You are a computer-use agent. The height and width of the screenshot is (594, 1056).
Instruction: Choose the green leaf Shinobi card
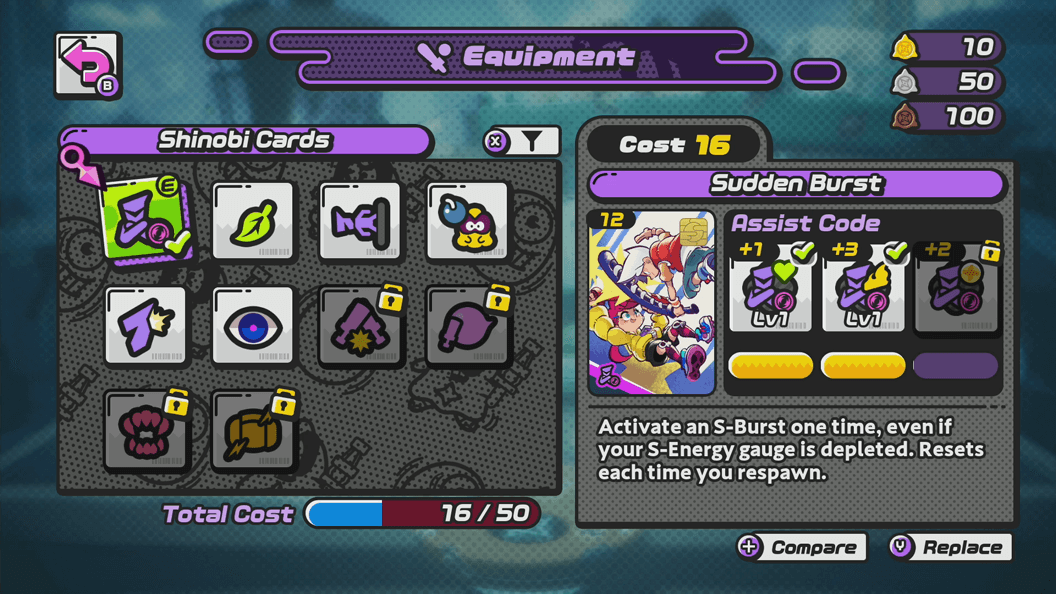253,222
